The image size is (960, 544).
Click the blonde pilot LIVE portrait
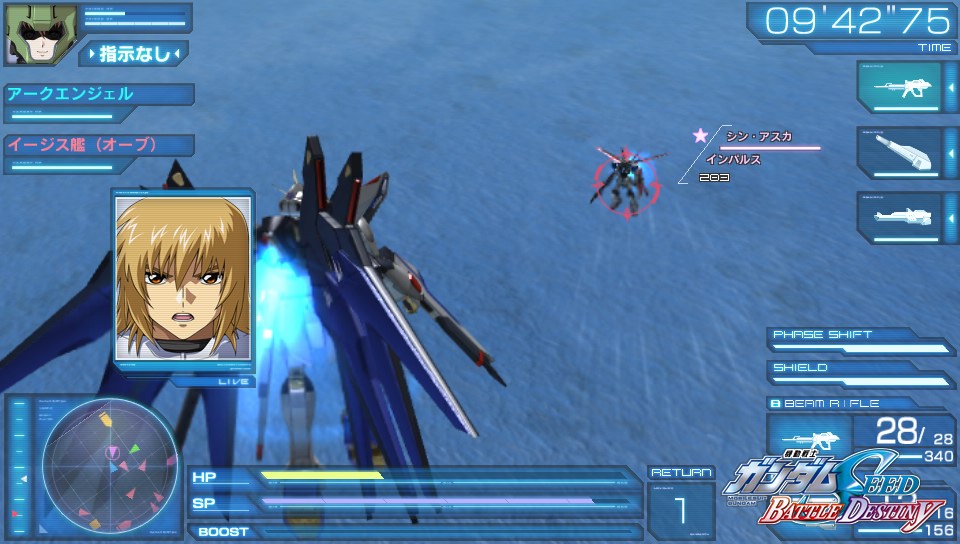click(183, 278)
